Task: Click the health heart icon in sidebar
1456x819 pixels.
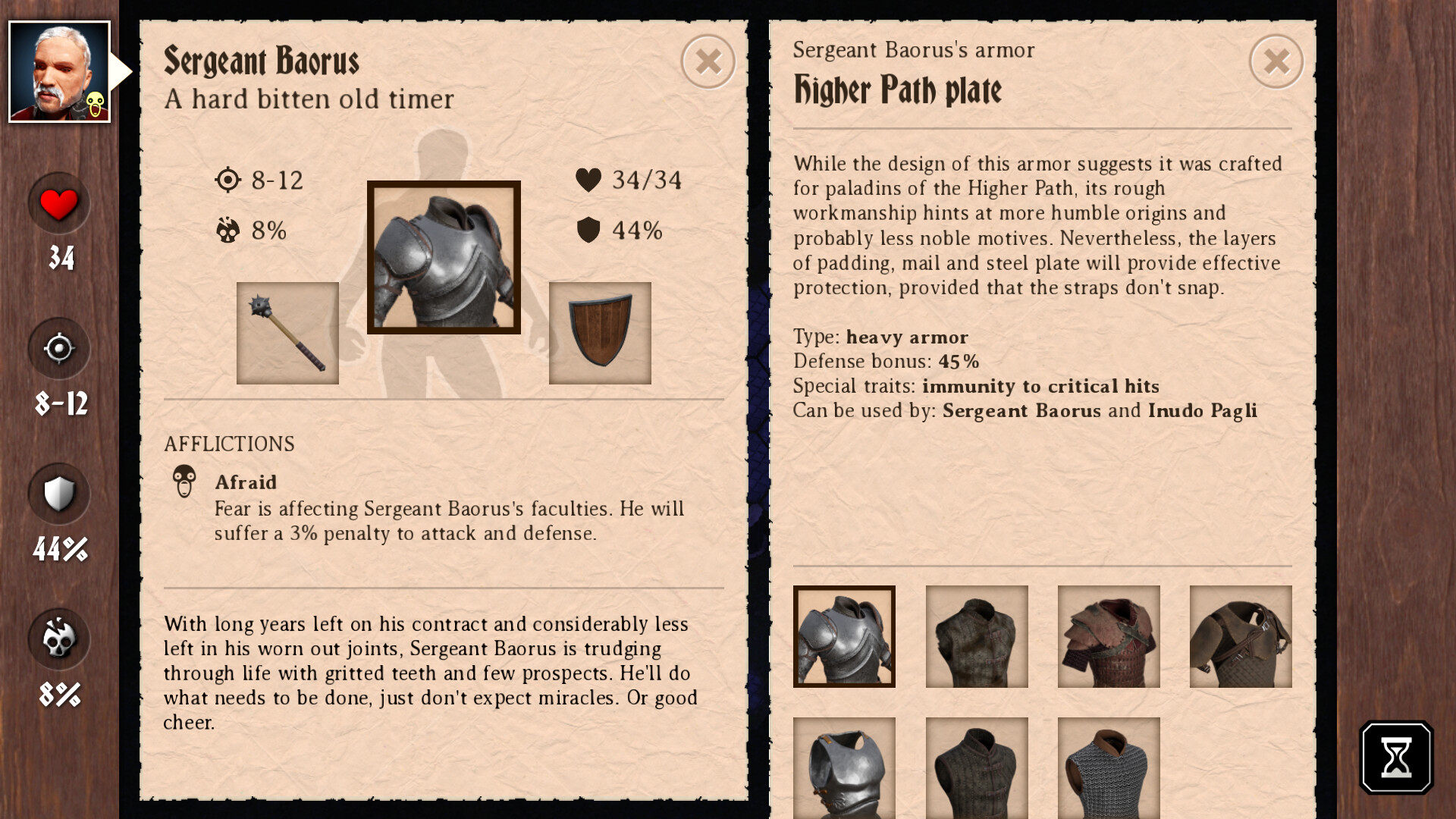Action: 58,203
